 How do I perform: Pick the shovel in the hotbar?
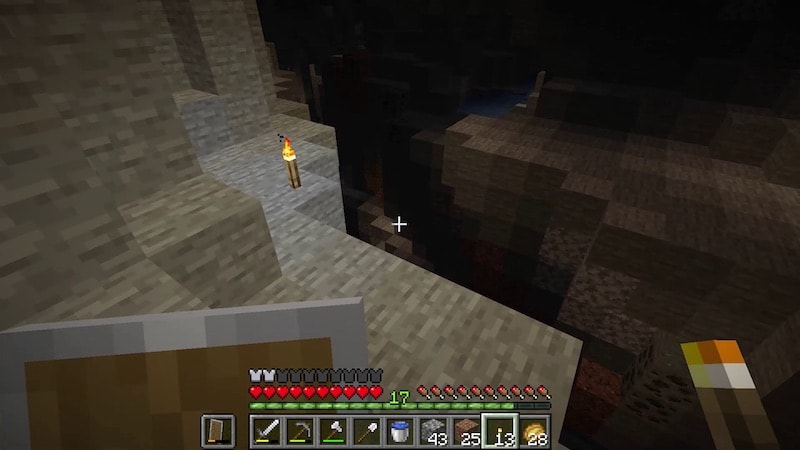[366, 431]
